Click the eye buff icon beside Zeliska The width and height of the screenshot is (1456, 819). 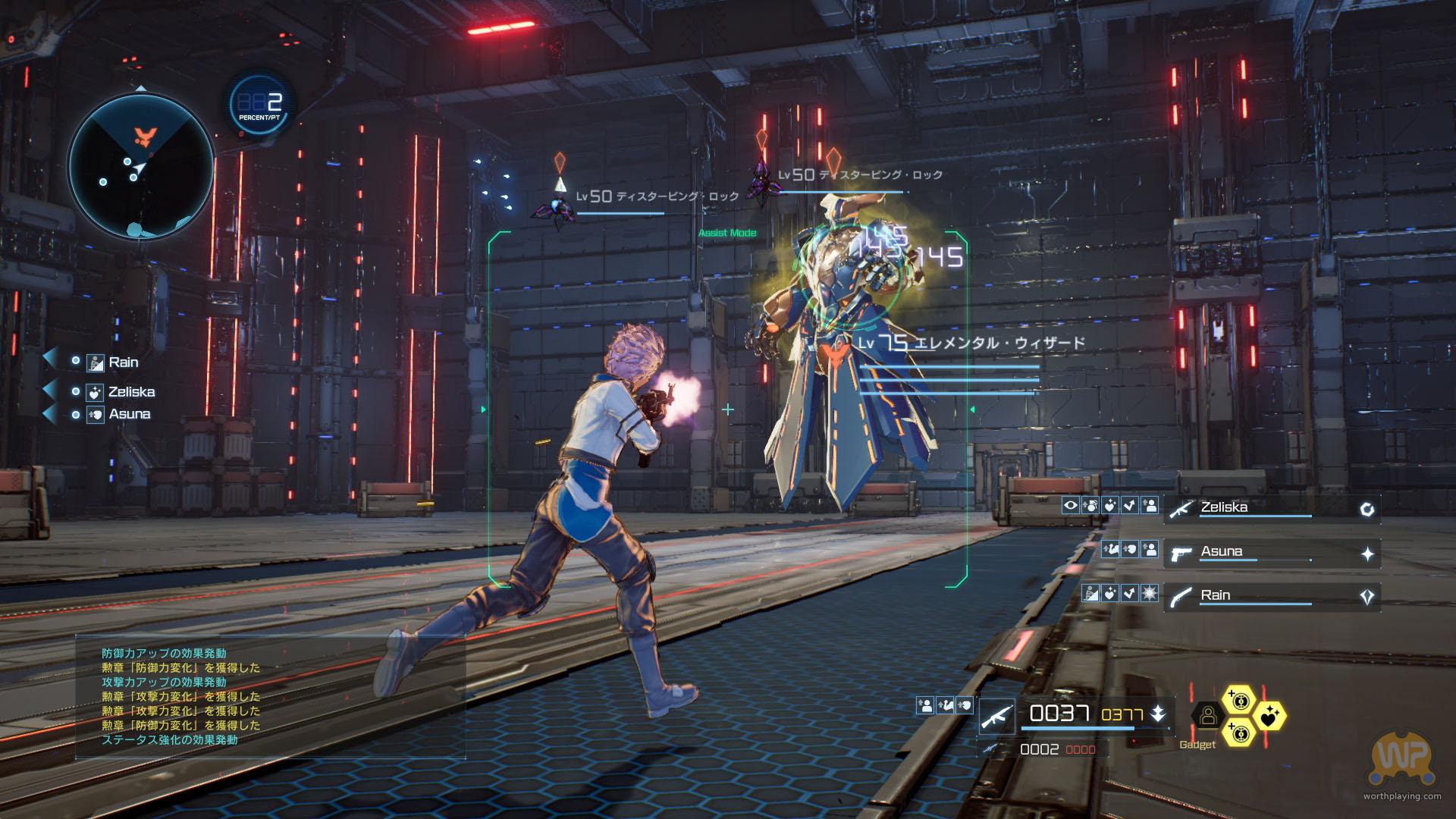click(1070, 505)
